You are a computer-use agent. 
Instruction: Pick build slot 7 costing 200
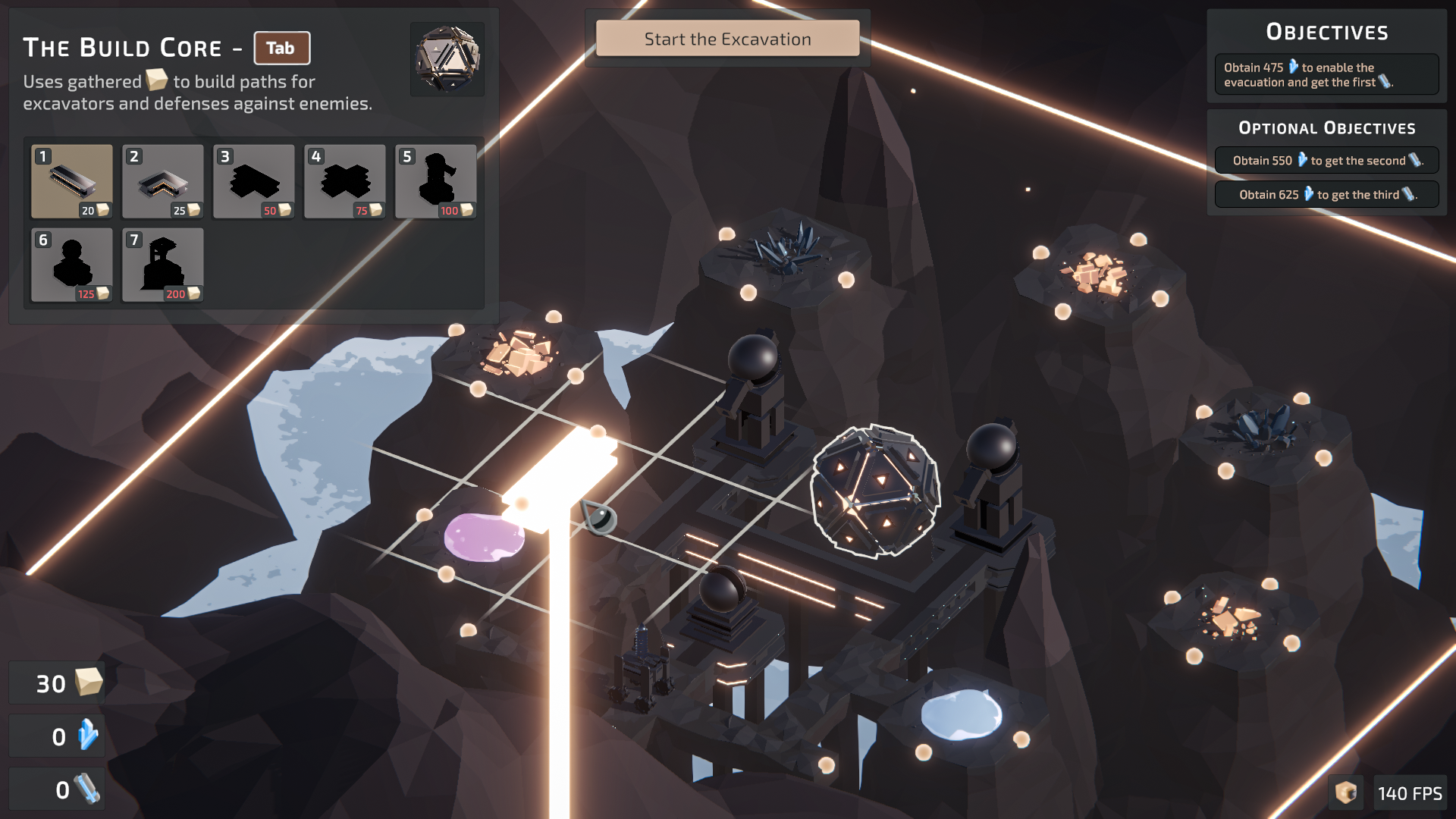point(163,265)
